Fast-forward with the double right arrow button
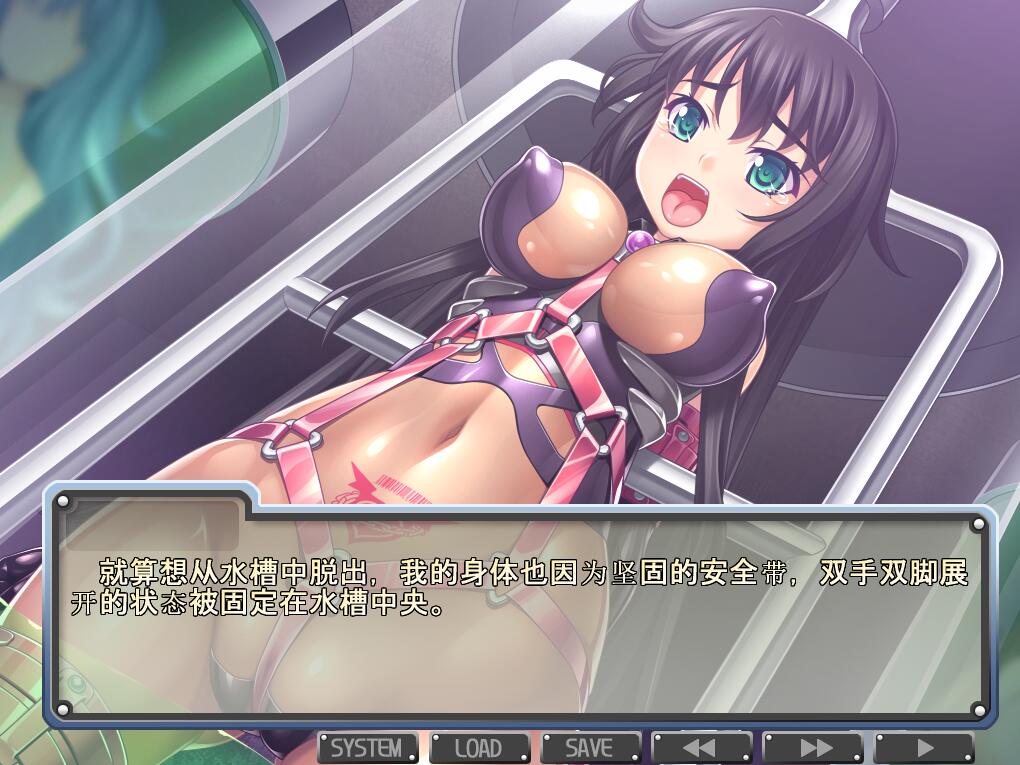 coord(812,747)
